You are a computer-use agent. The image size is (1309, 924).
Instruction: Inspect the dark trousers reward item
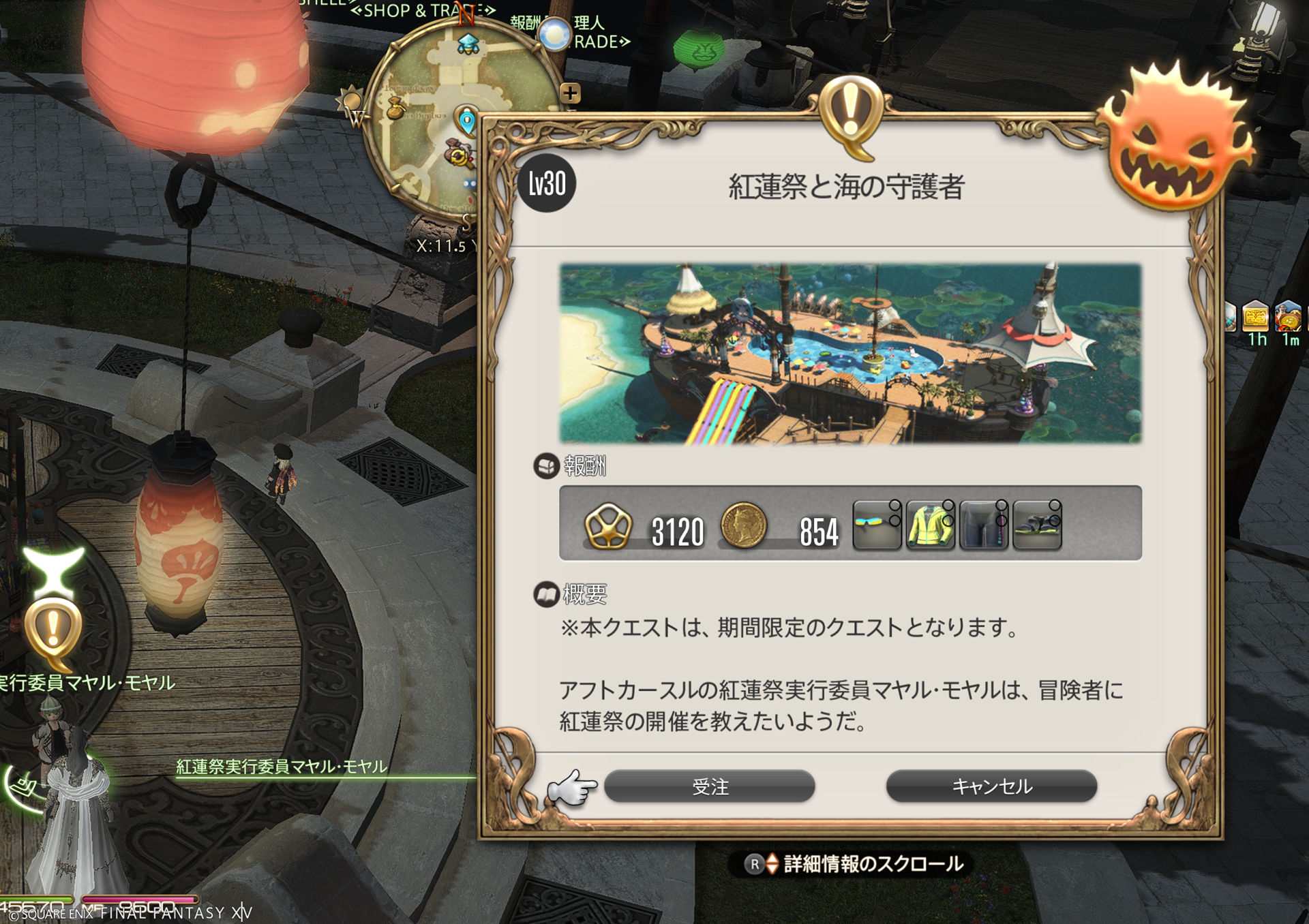[983, 524]
